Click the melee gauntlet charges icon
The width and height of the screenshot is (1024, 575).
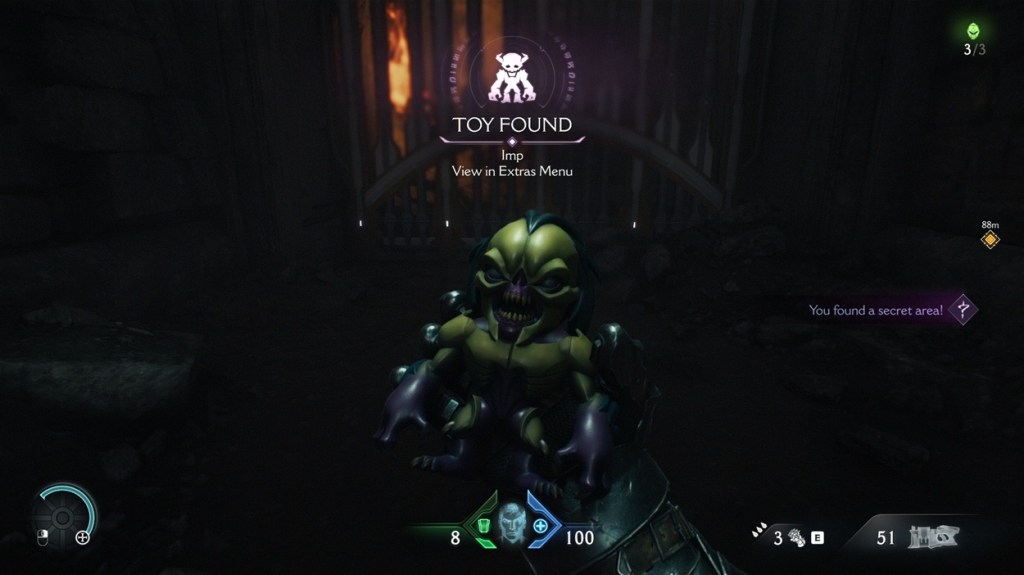(x=797, y=537)
